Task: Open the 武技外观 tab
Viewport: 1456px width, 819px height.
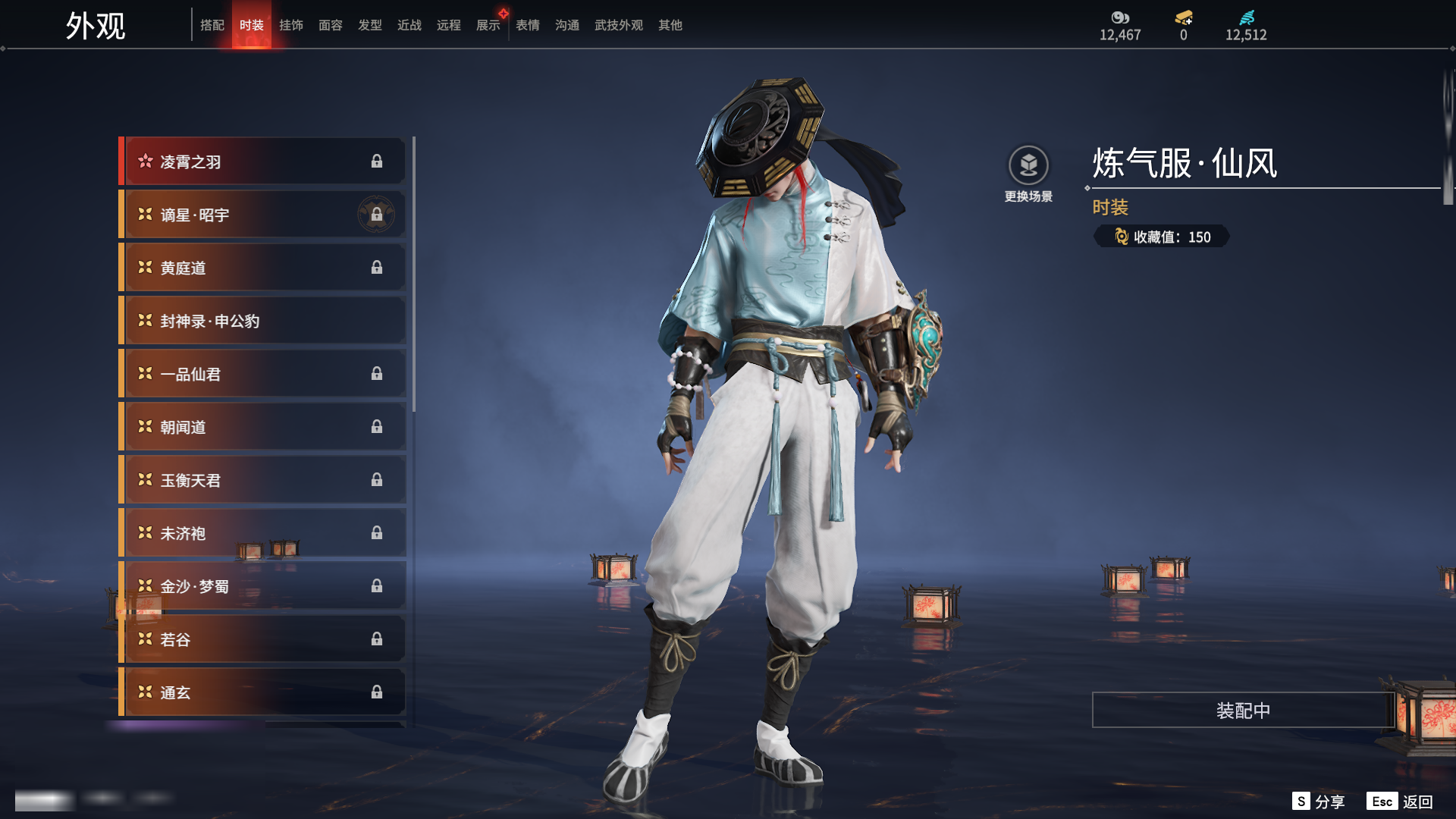Action: (619, 25)
